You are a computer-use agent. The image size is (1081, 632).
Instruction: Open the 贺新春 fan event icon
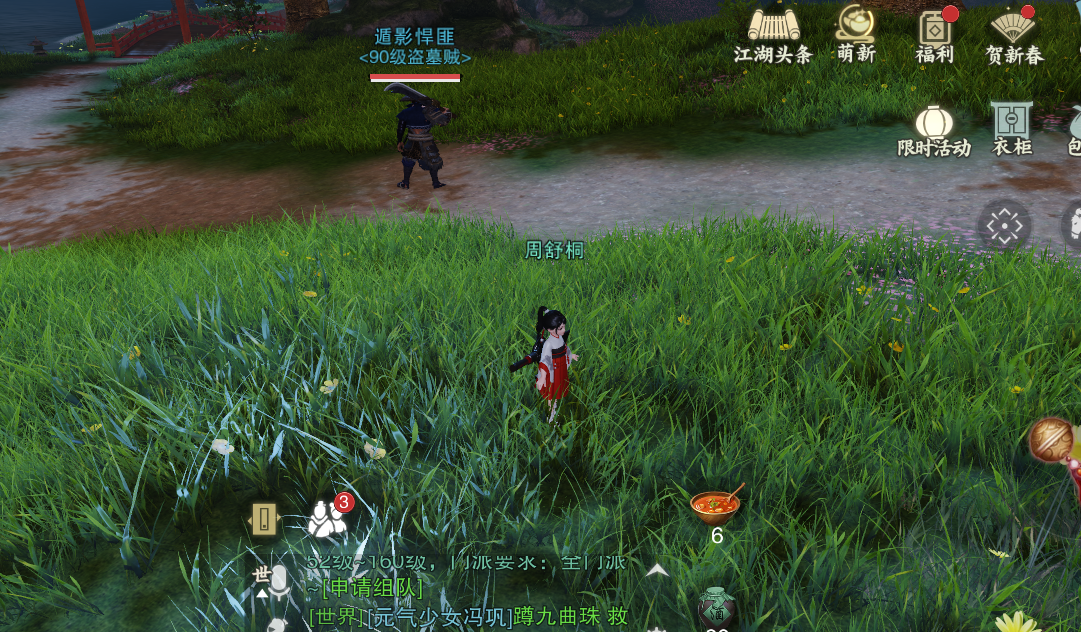coord(1013,33)
